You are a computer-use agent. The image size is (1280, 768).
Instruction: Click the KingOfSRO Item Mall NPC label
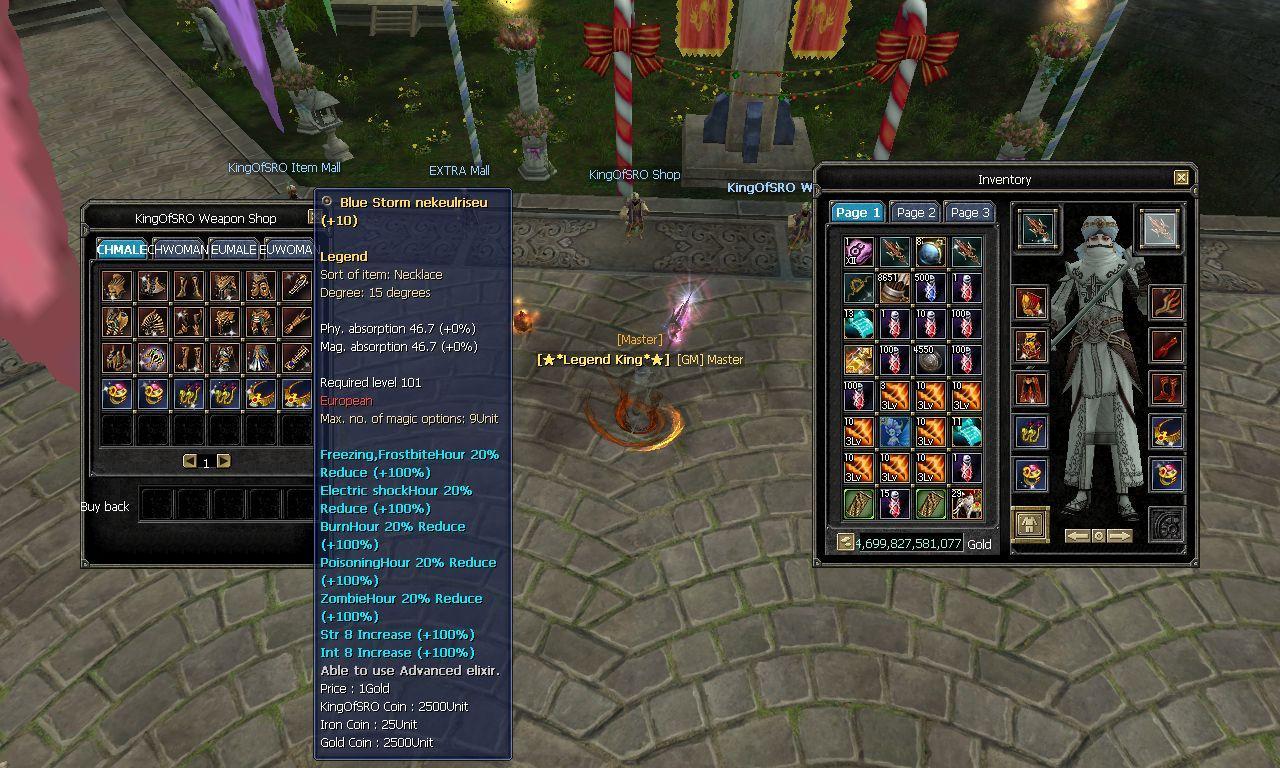[285, 167]
